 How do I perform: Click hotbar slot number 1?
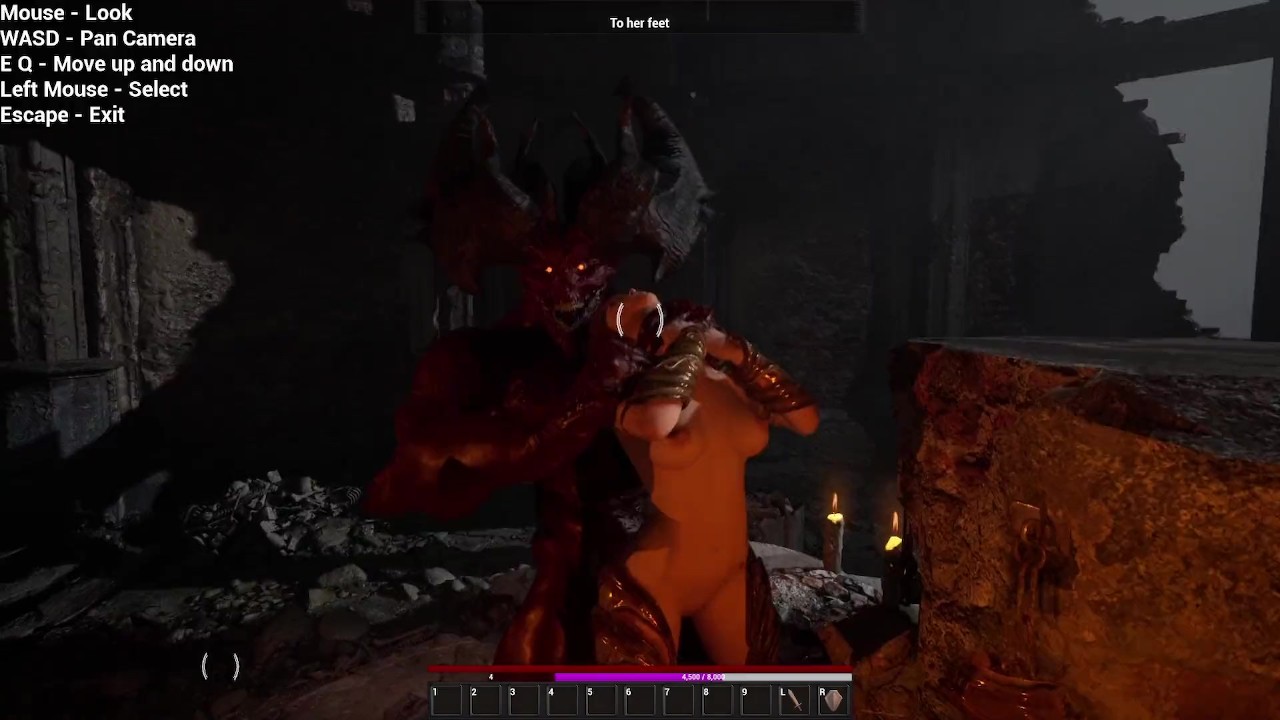pos(446,700)
